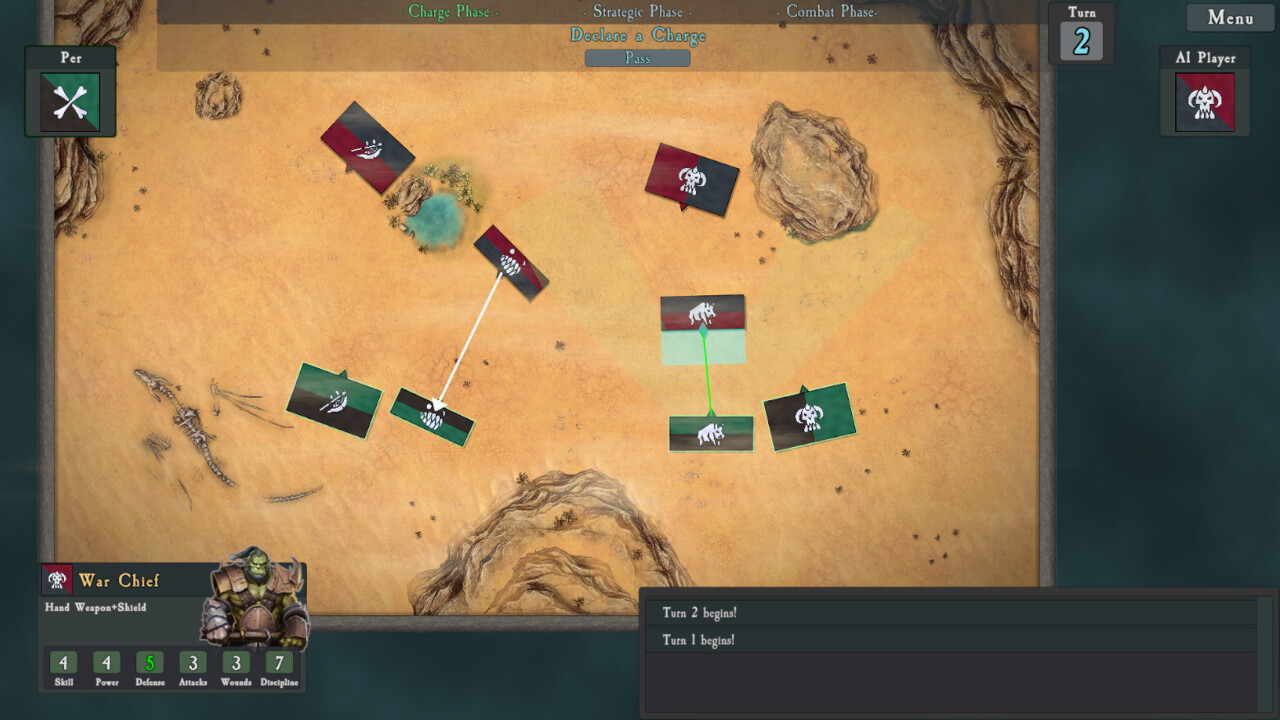This screenshot has height=720, width=1280.
Task: Select the red claw unit
Action: tap(511, 262)
